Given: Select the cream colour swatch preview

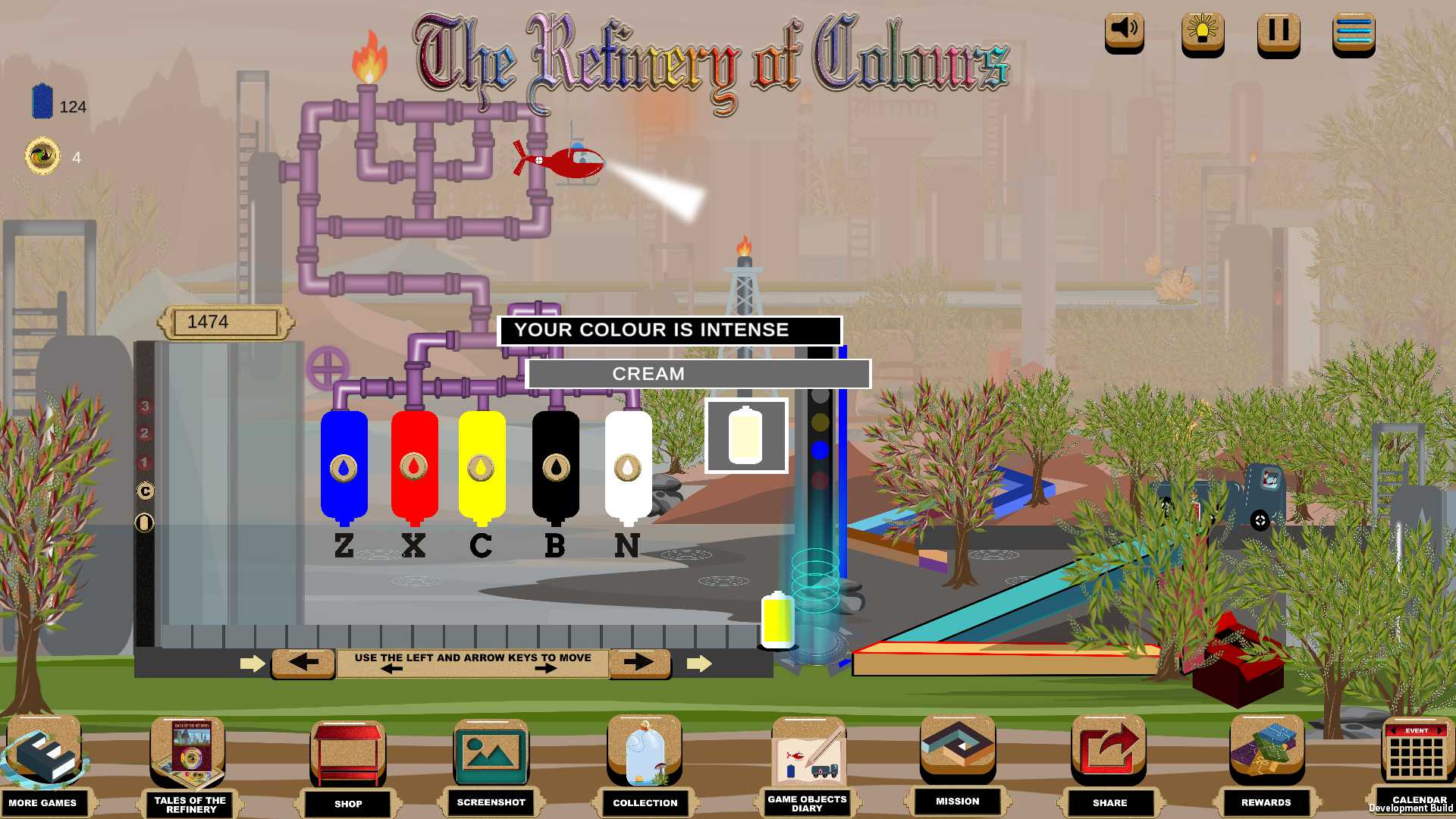Looking at the screenshot, I should [745, 437].
